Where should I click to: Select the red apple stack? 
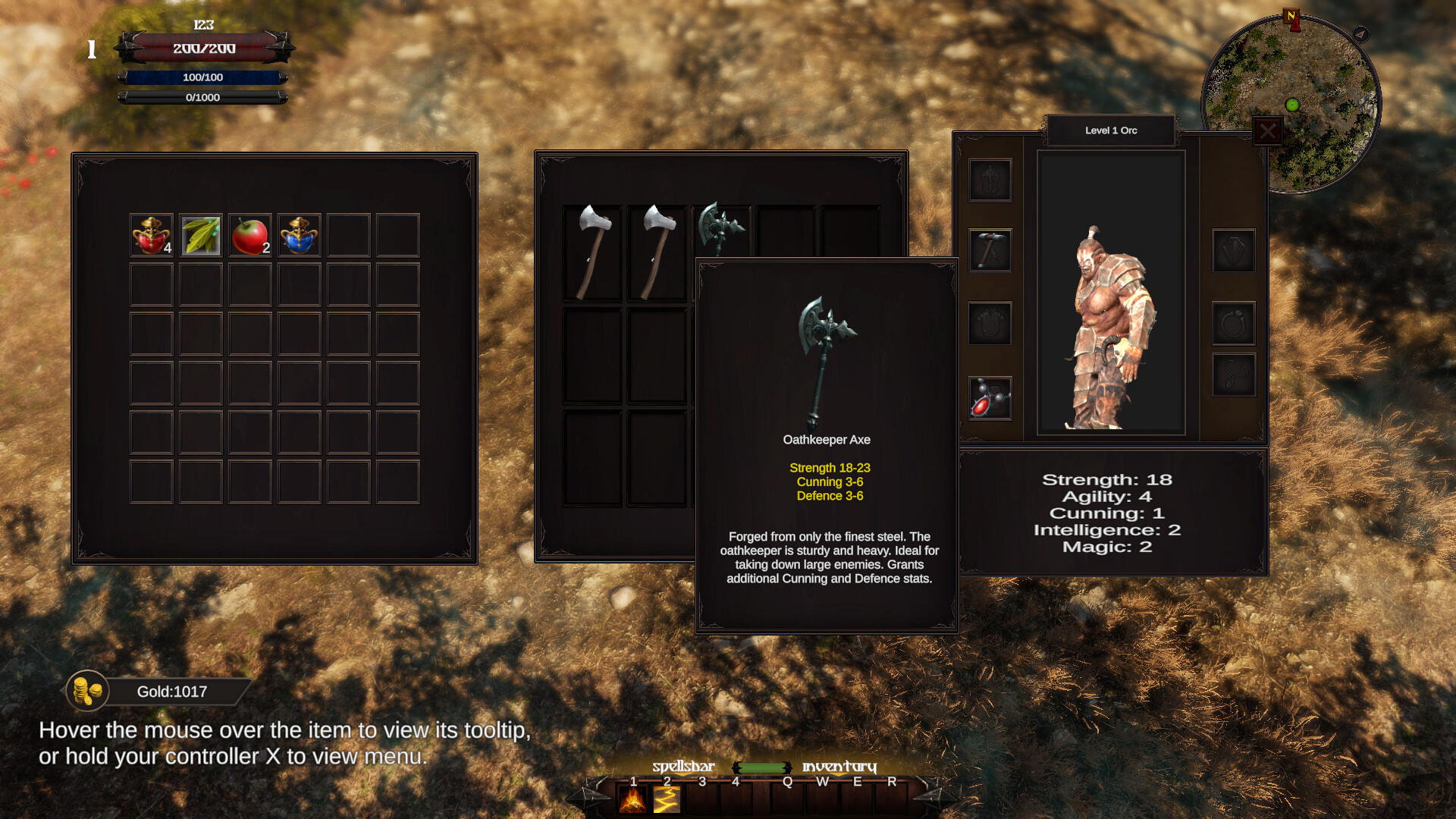point(250,235)
